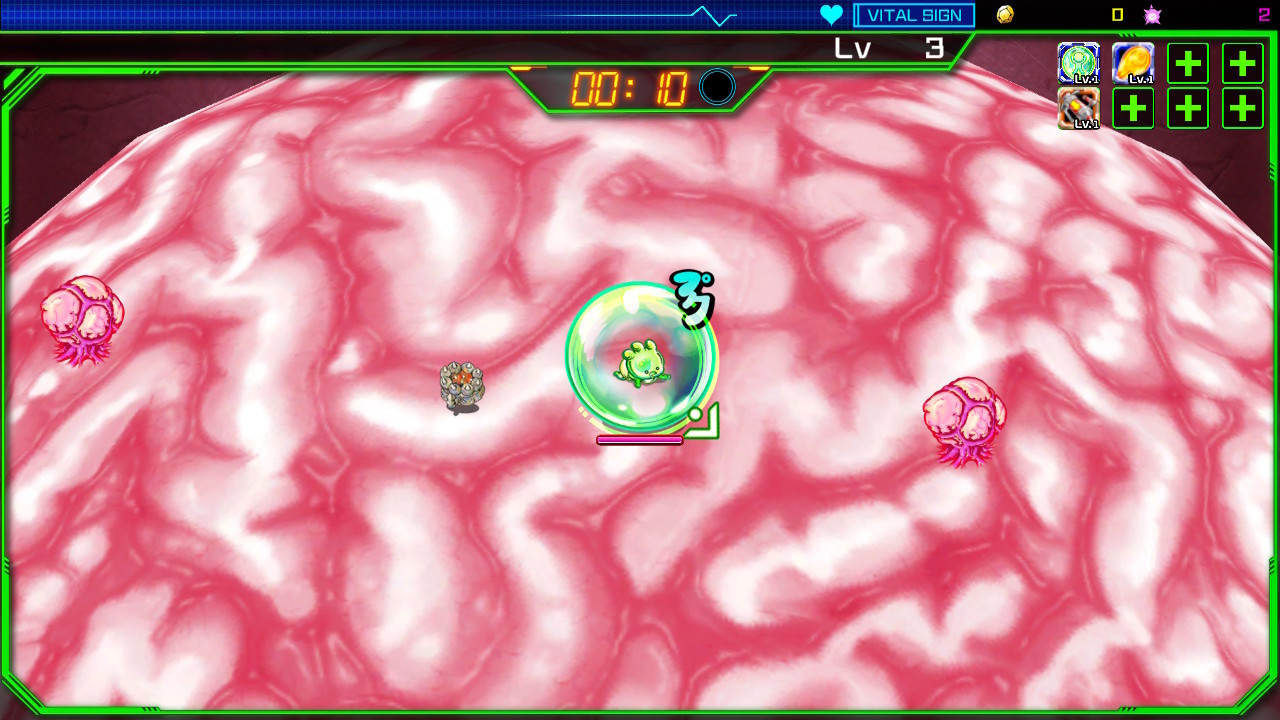Image resolution: width=1280 pixels, height=720 pixels.
Task: Click the golden gem icon in top bar
Action: click(1005, 14)
